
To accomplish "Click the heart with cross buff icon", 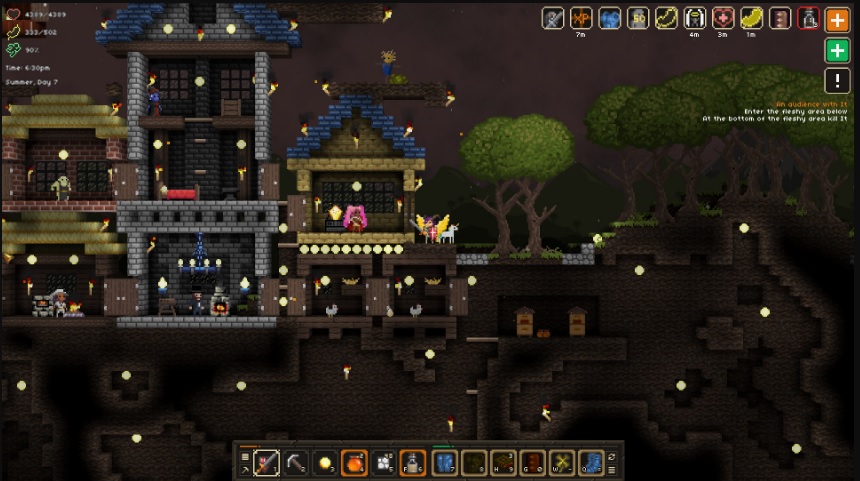I will [723, 18].
